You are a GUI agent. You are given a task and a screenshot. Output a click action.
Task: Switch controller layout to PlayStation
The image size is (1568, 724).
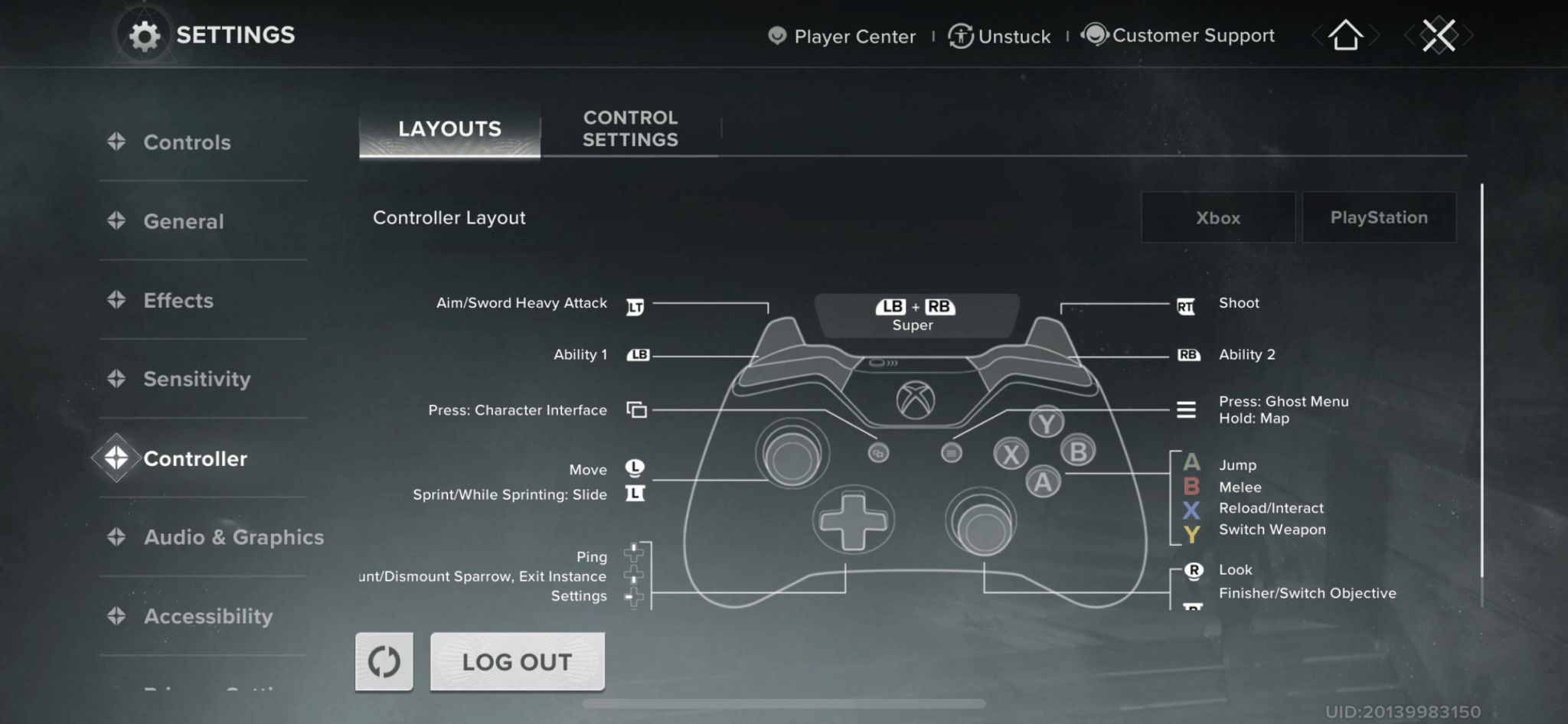[x=1378, y=217]
